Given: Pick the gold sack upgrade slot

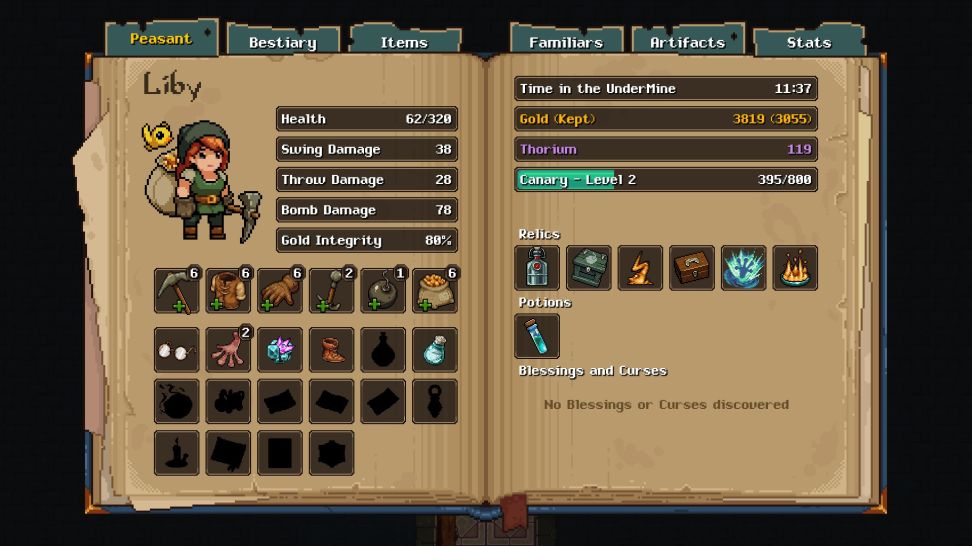Looking at the screenshot, I should point(435,291).
